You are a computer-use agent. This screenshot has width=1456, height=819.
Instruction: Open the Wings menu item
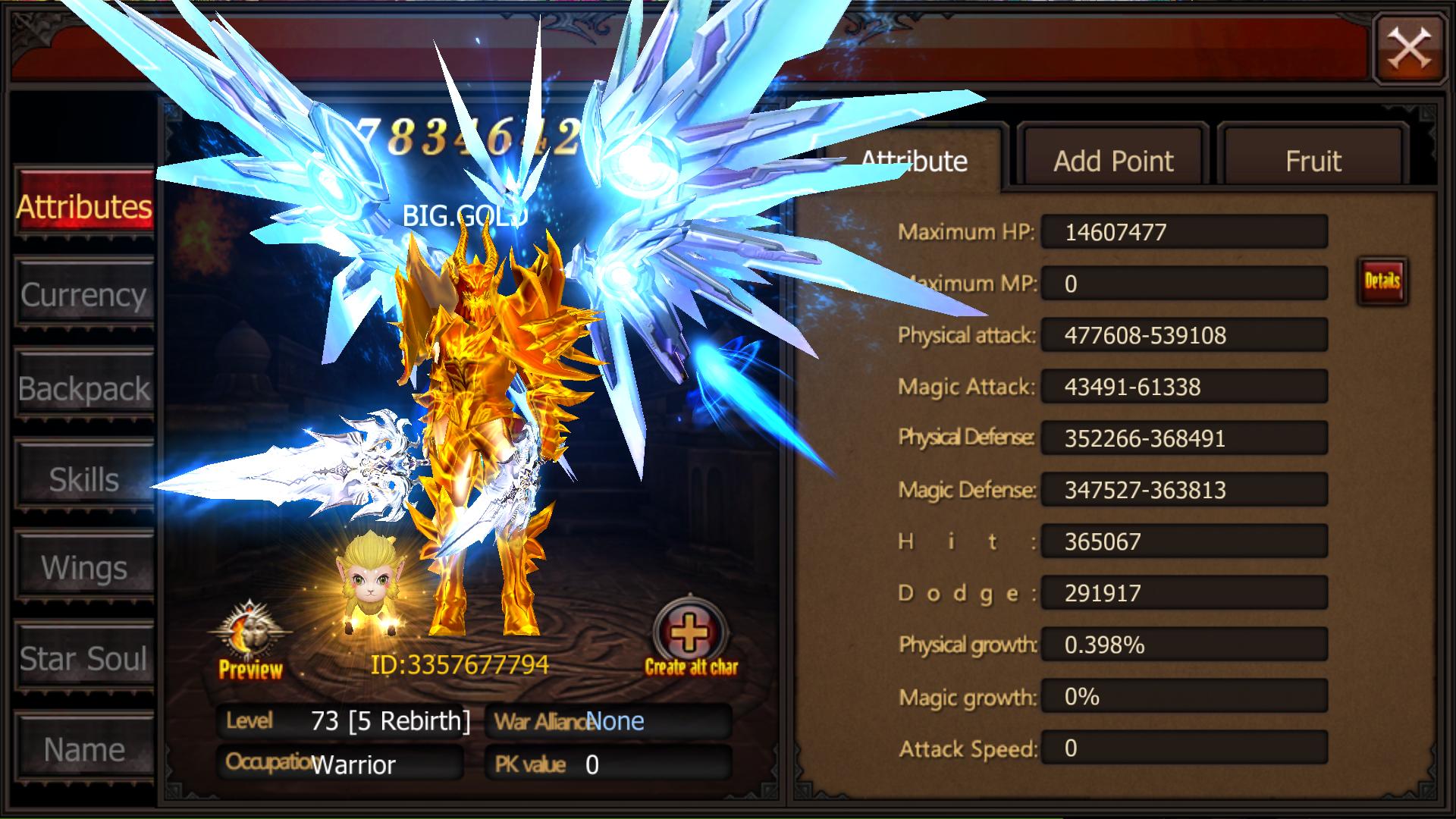[85, 566]
